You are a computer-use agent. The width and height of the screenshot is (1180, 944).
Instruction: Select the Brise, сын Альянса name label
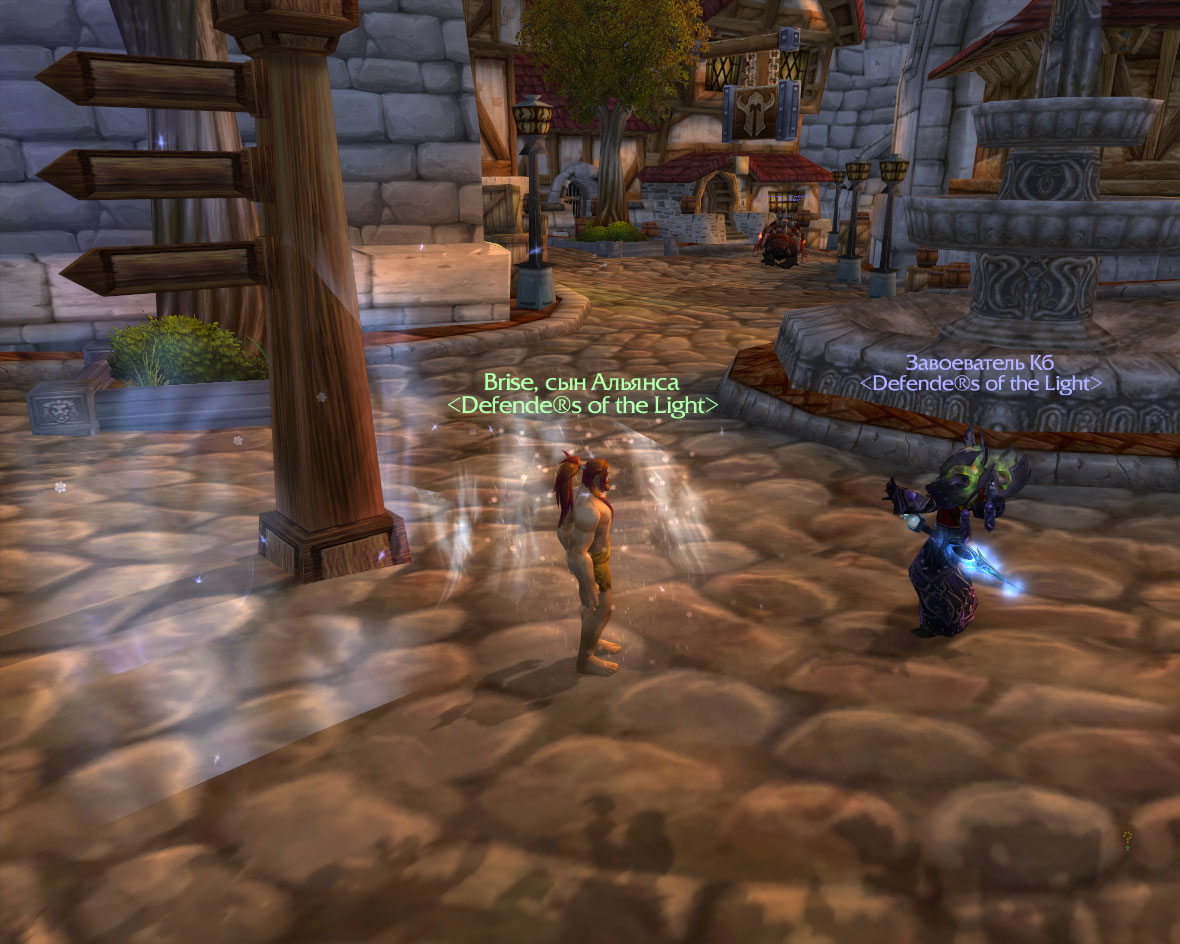point(581,382)
